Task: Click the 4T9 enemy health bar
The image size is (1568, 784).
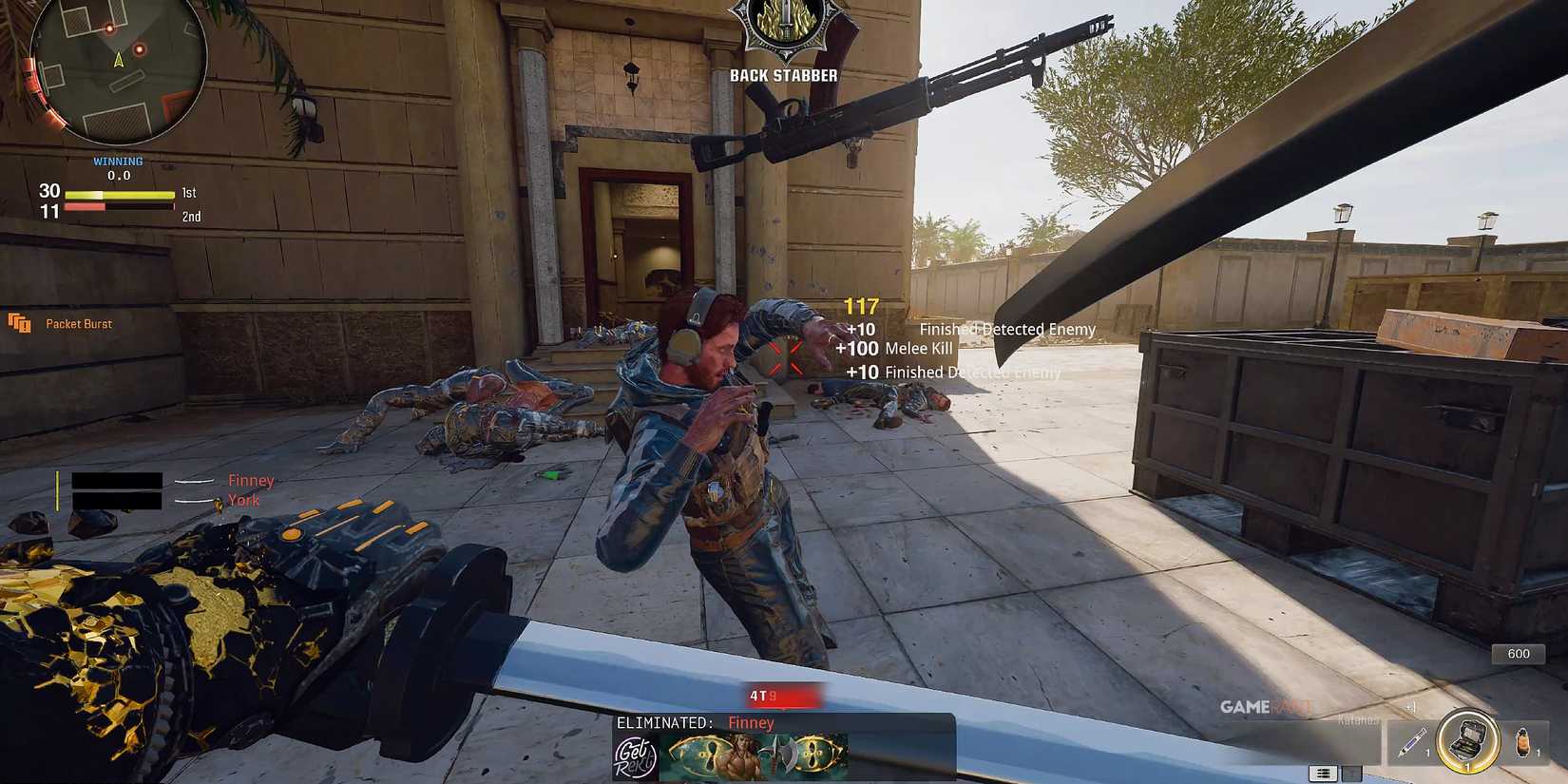Action: coord(783,695)
